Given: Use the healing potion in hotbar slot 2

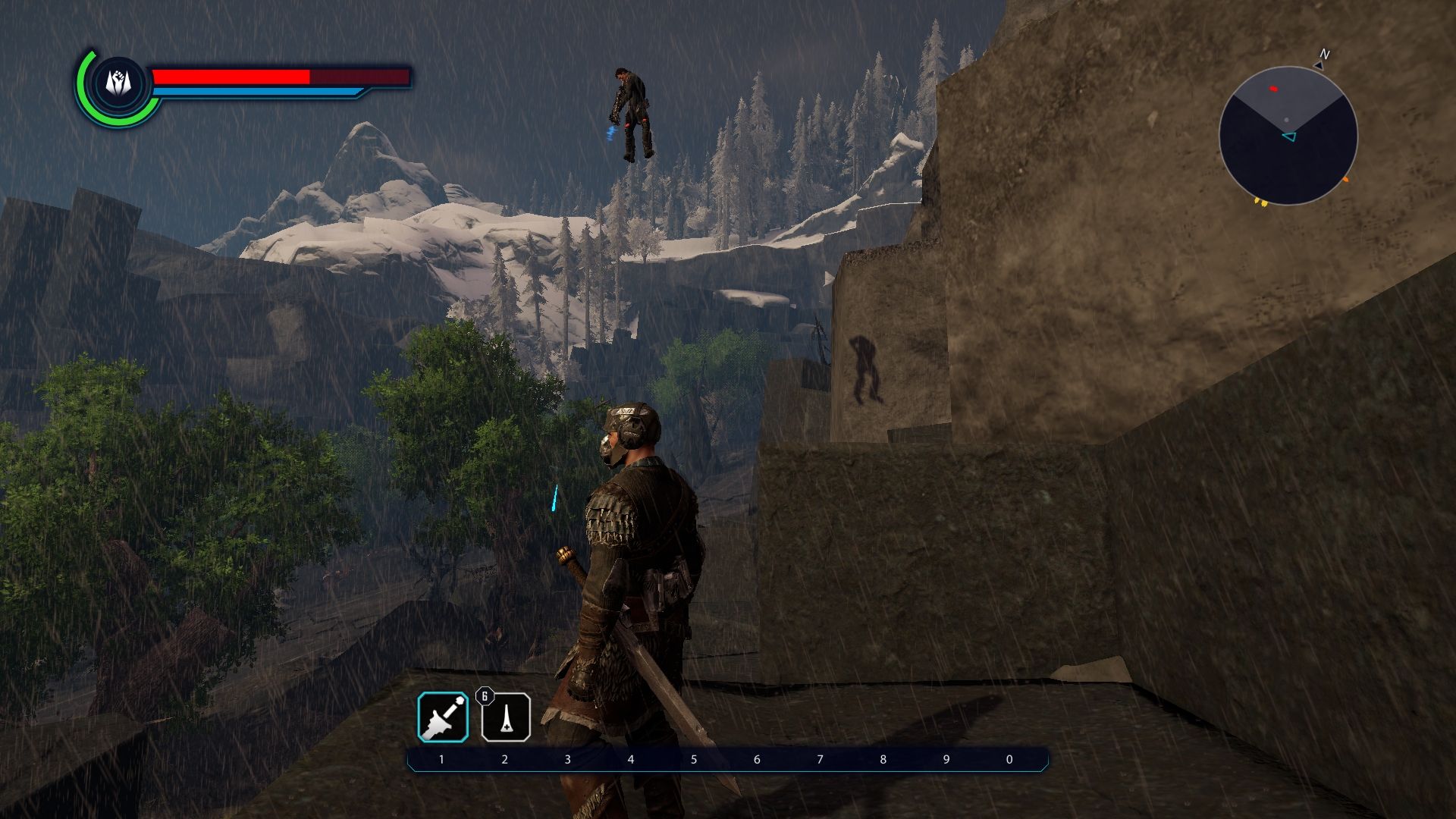Looking at the screenshot, I should (x=506, y=717).
